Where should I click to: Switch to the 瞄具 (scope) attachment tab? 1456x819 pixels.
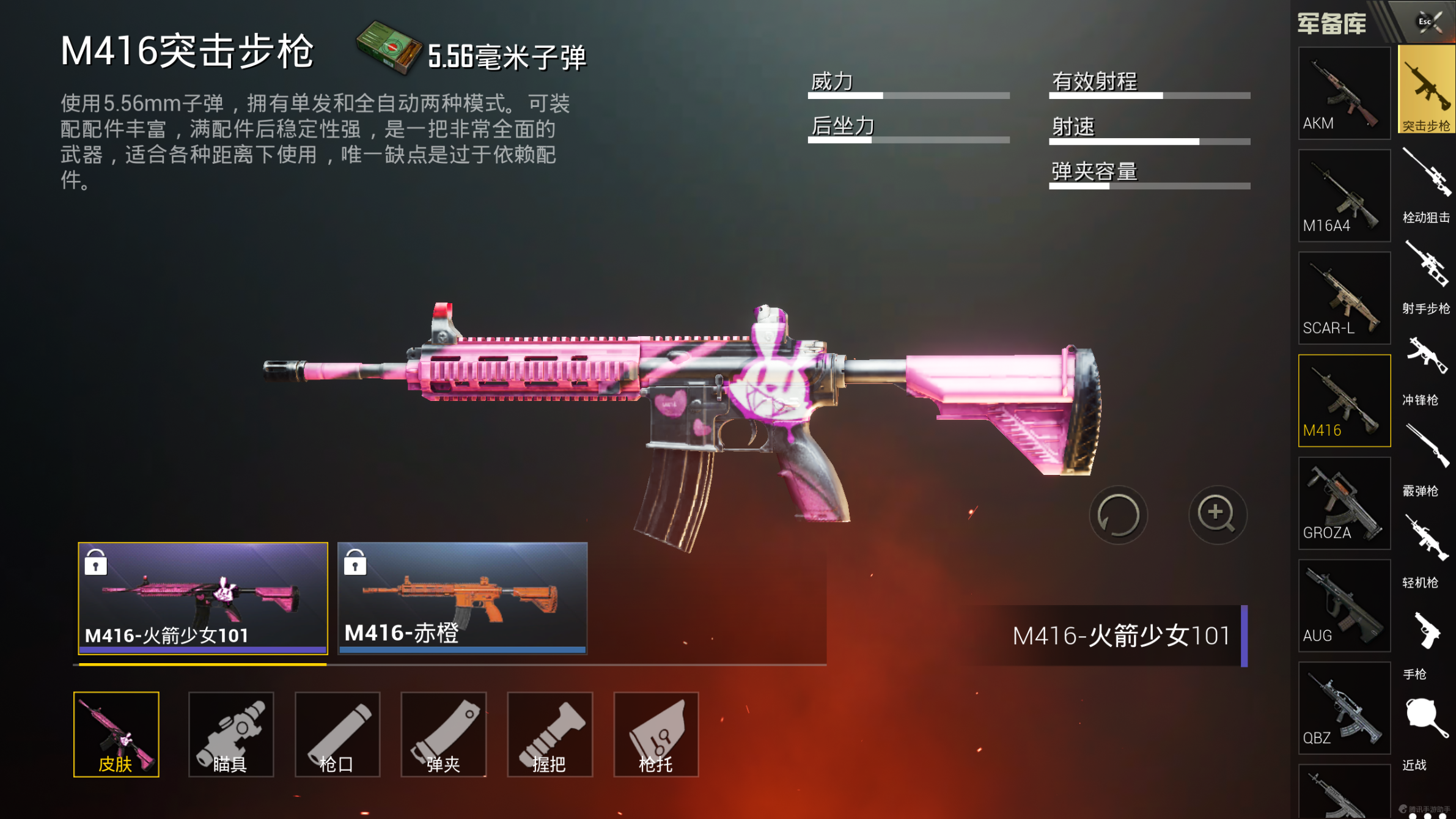[230, 733]
